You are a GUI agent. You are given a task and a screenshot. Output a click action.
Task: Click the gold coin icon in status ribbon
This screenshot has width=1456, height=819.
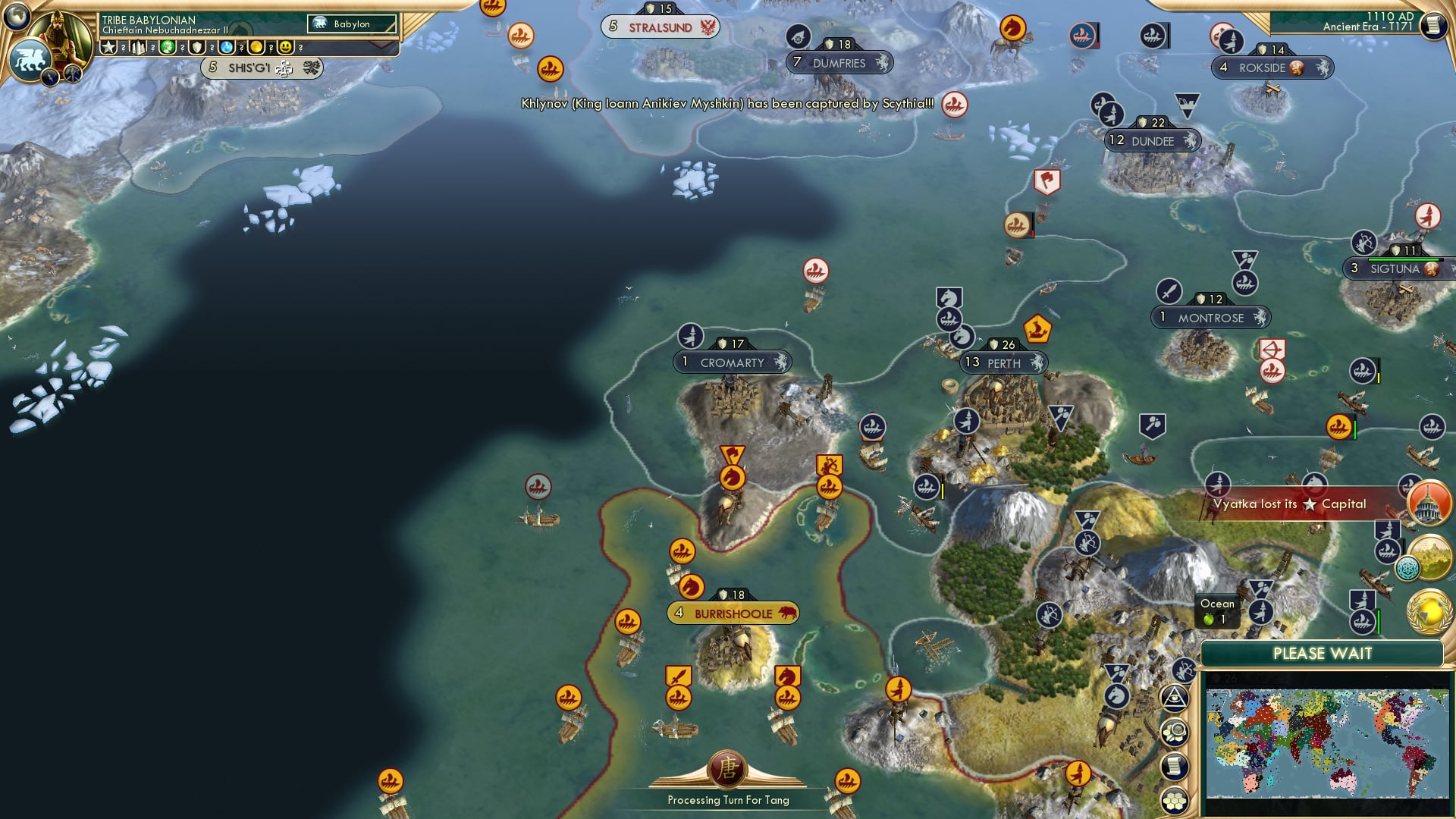[257, 47]
